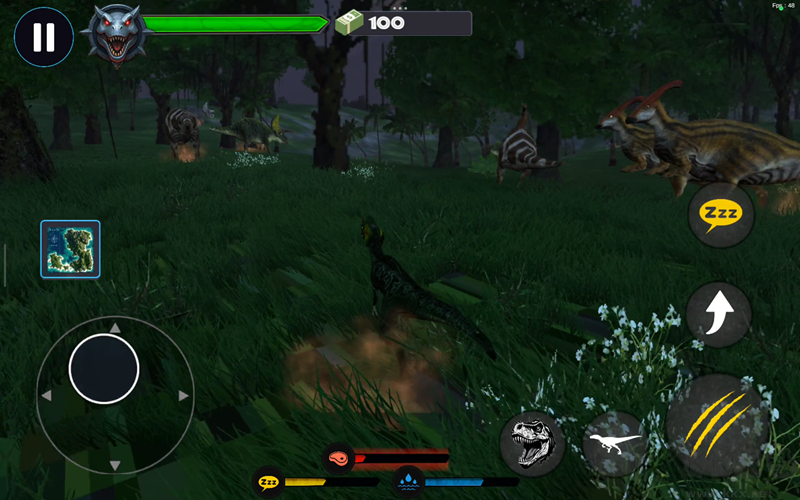This screenshot has width=800, height=500.
Task: Activate the jump arrow button
Action: (x=719, y=314)
